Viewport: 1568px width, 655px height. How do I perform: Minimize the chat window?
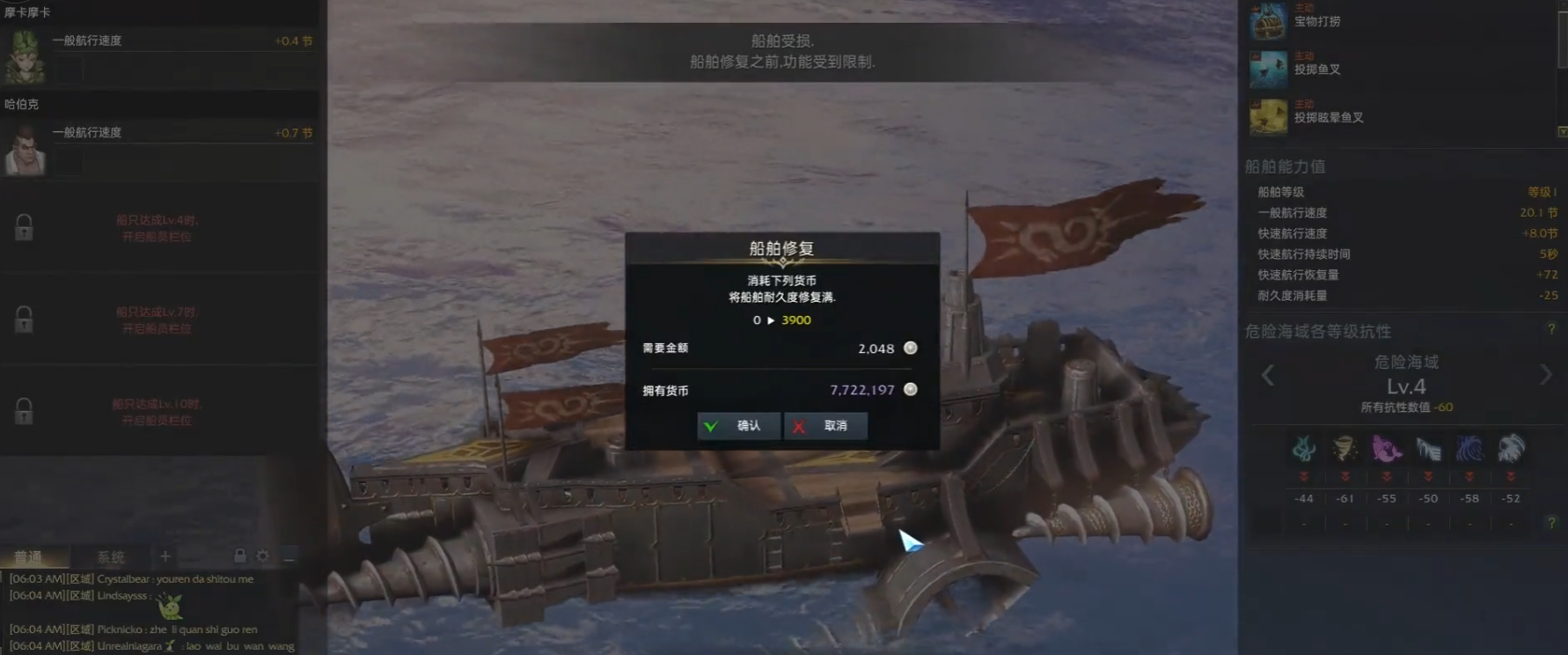(x=289, y=556)
